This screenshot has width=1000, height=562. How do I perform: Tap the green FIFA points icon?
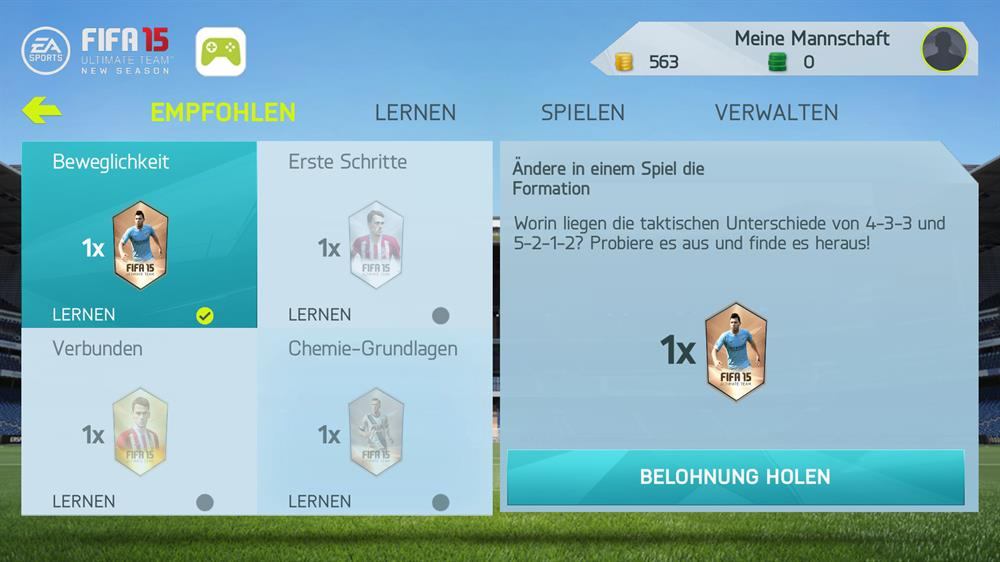(777, 62)
